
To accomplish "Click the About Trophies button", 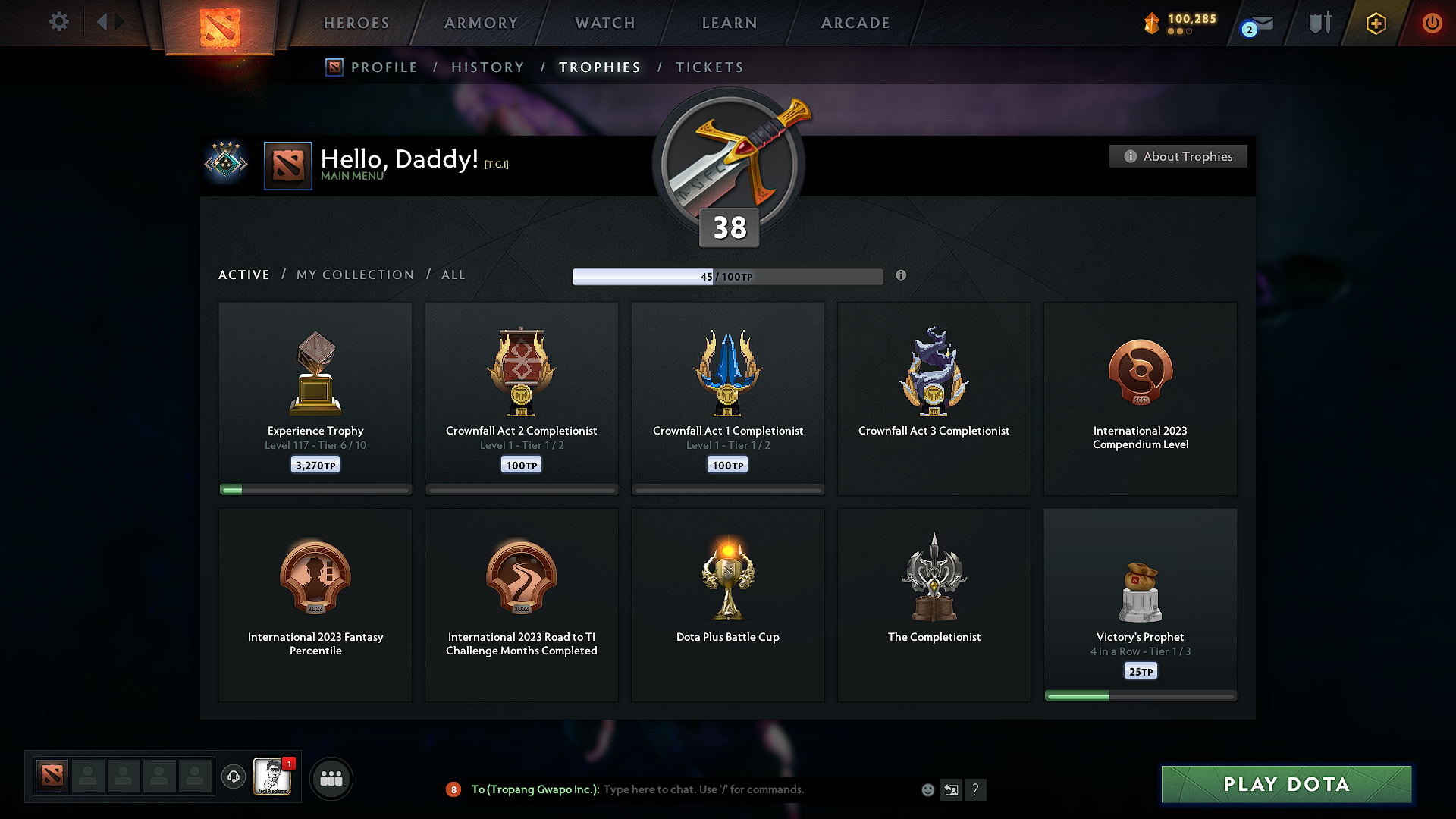I will point(1178,156).
